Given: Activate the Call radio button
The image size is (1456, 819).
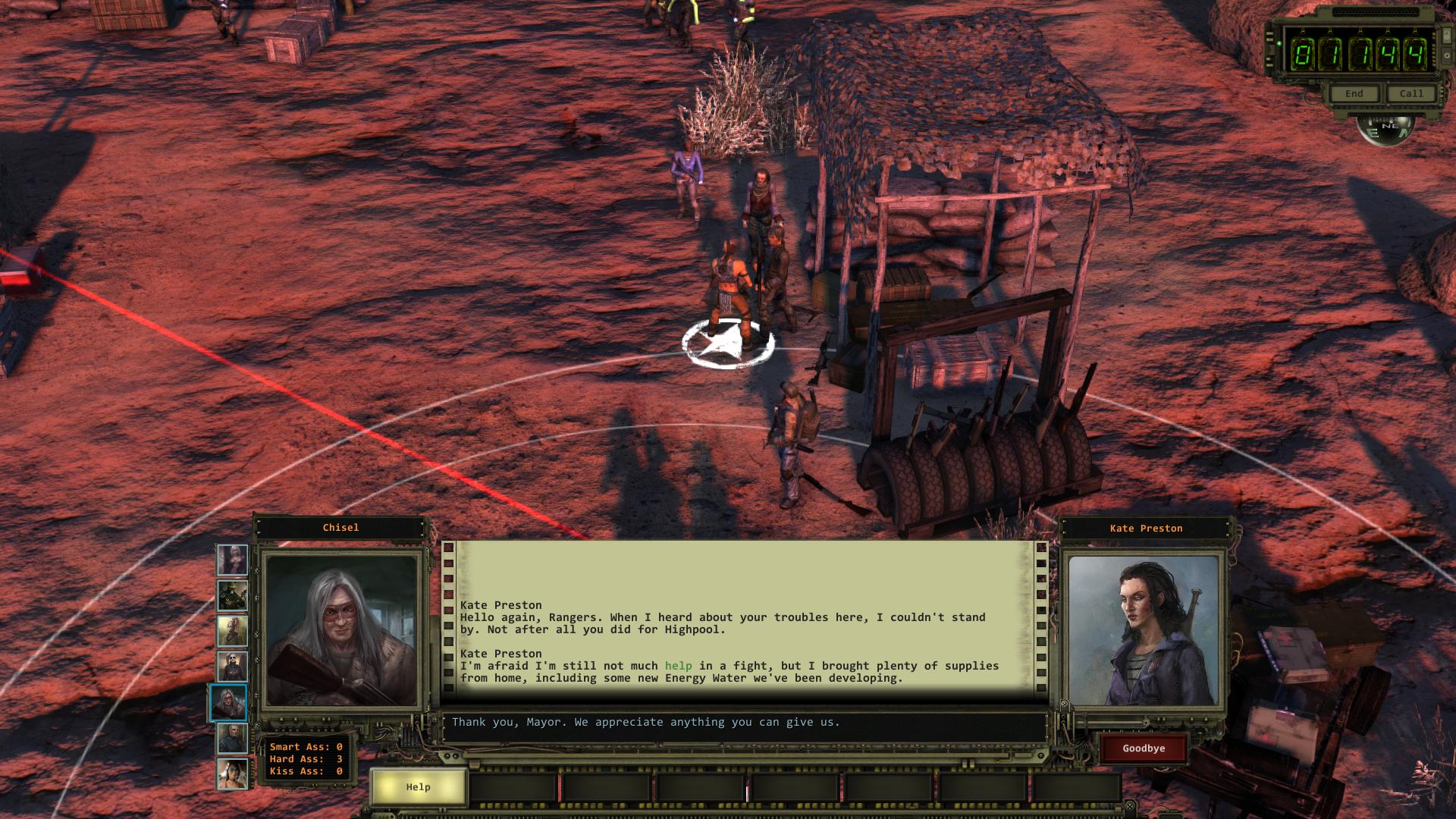Looking at the screenshot, I should 1411,94.
